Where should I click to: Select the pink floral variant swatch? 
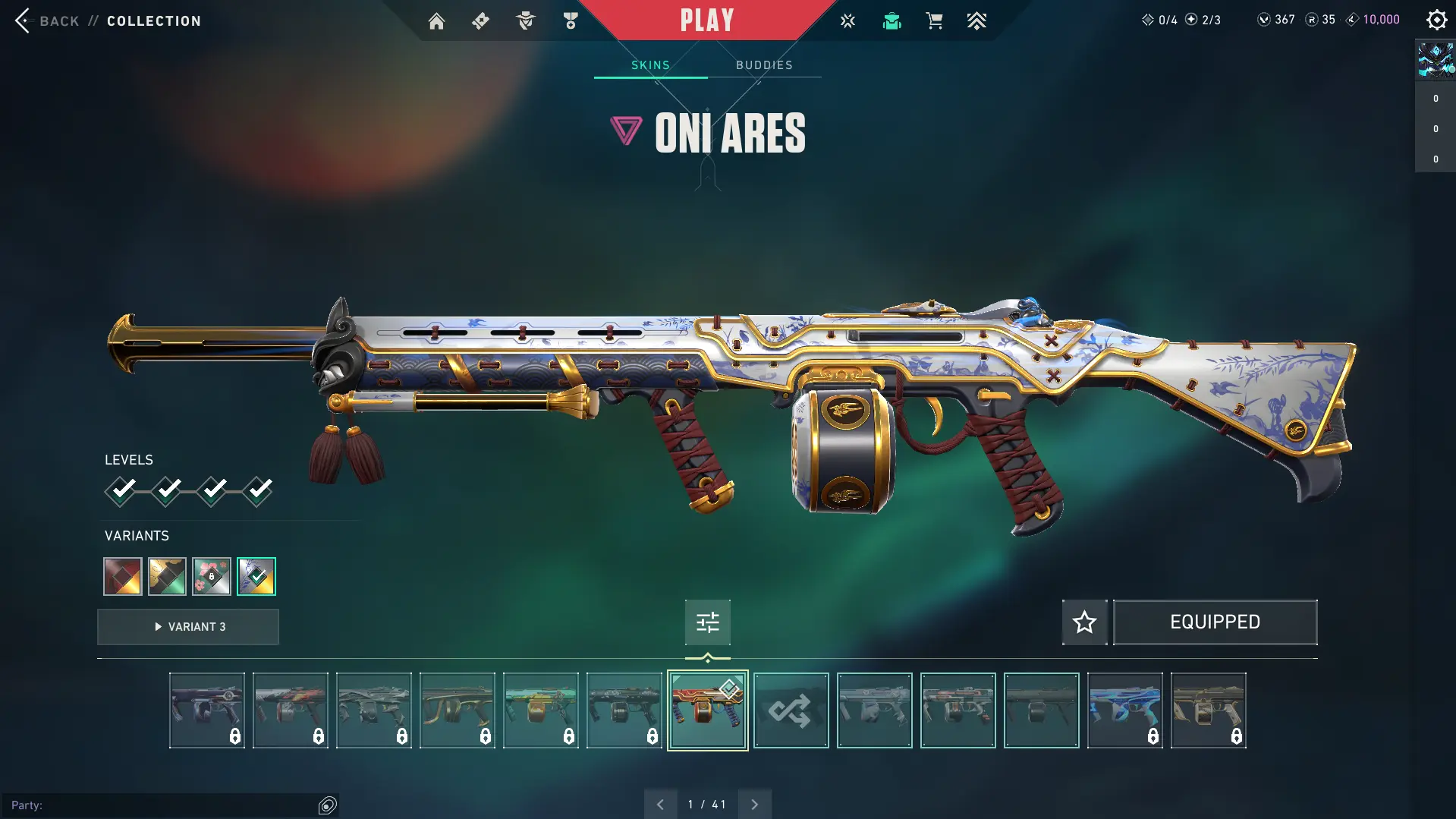pyautogui.click(x=212, y=577)
